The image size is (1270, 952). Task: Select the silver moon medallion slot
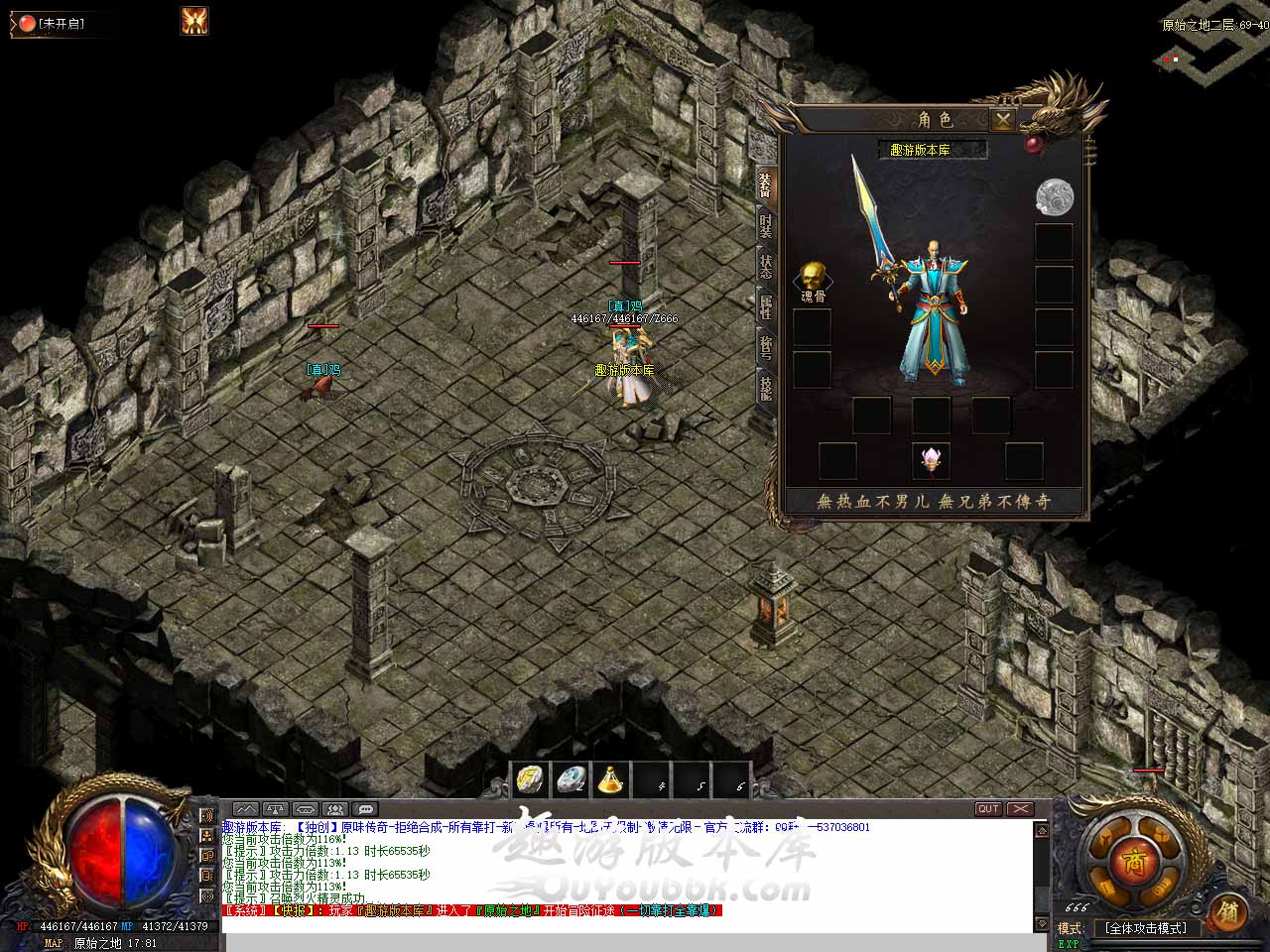point(1054,196)
